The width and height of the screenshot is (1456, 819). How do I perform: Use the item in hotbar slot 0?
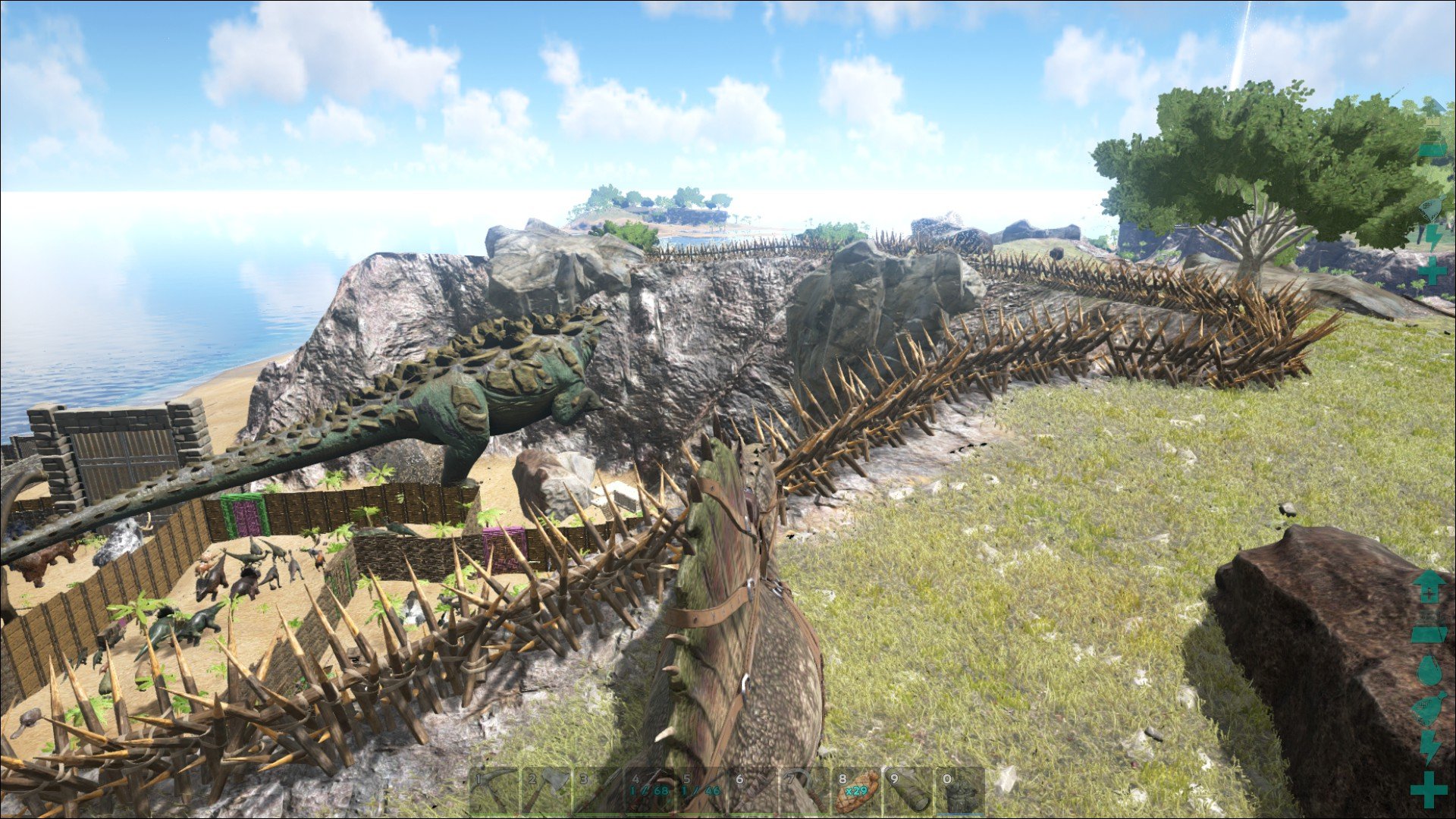961,791
